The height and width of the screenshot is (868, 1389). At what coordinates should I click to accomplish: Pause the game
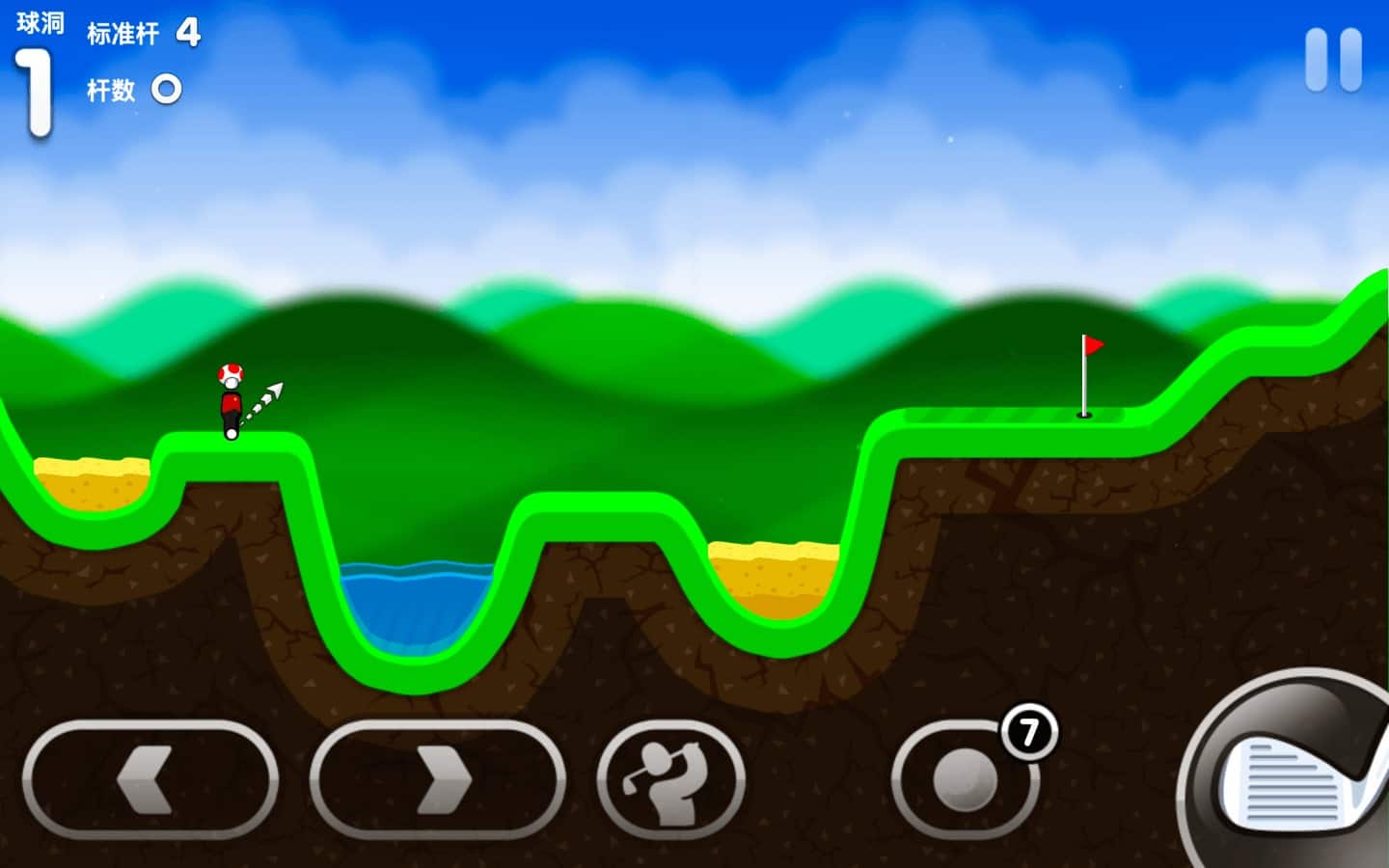point(1333,60)
